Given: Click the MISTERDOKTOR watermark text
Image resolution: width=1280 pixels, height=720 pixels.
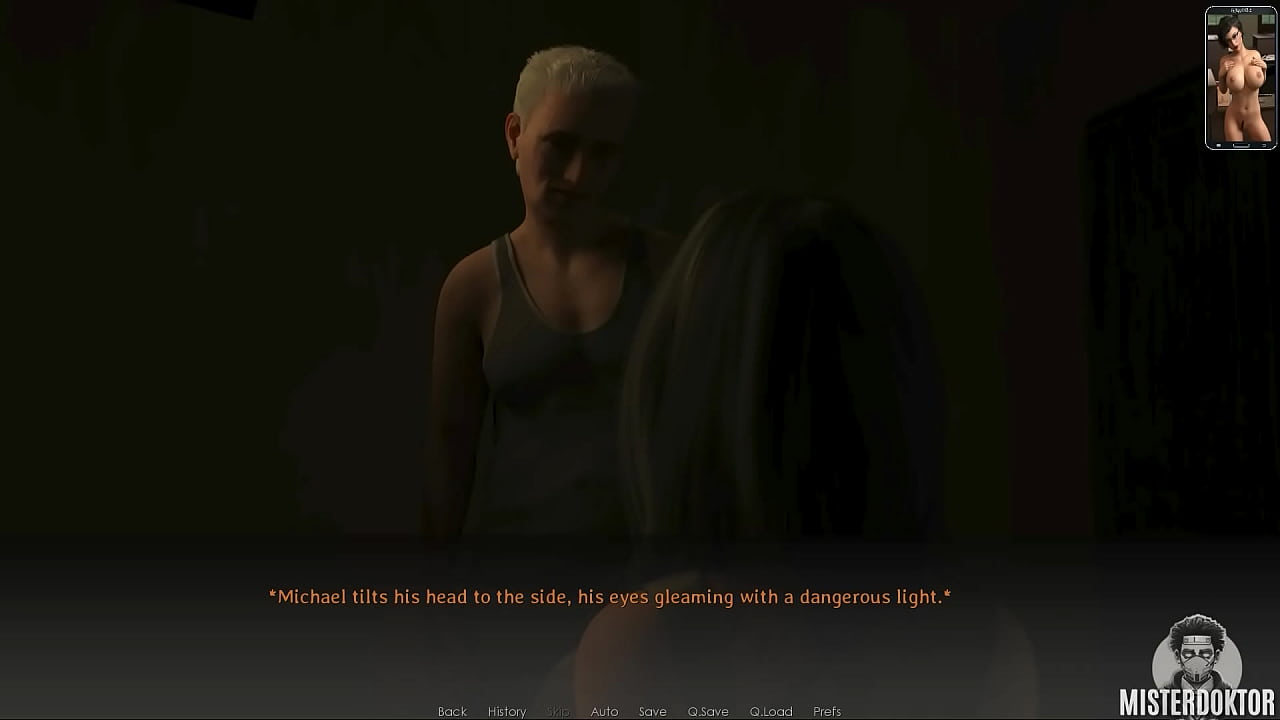Looking at the screenshot, I should (1196, 702).
